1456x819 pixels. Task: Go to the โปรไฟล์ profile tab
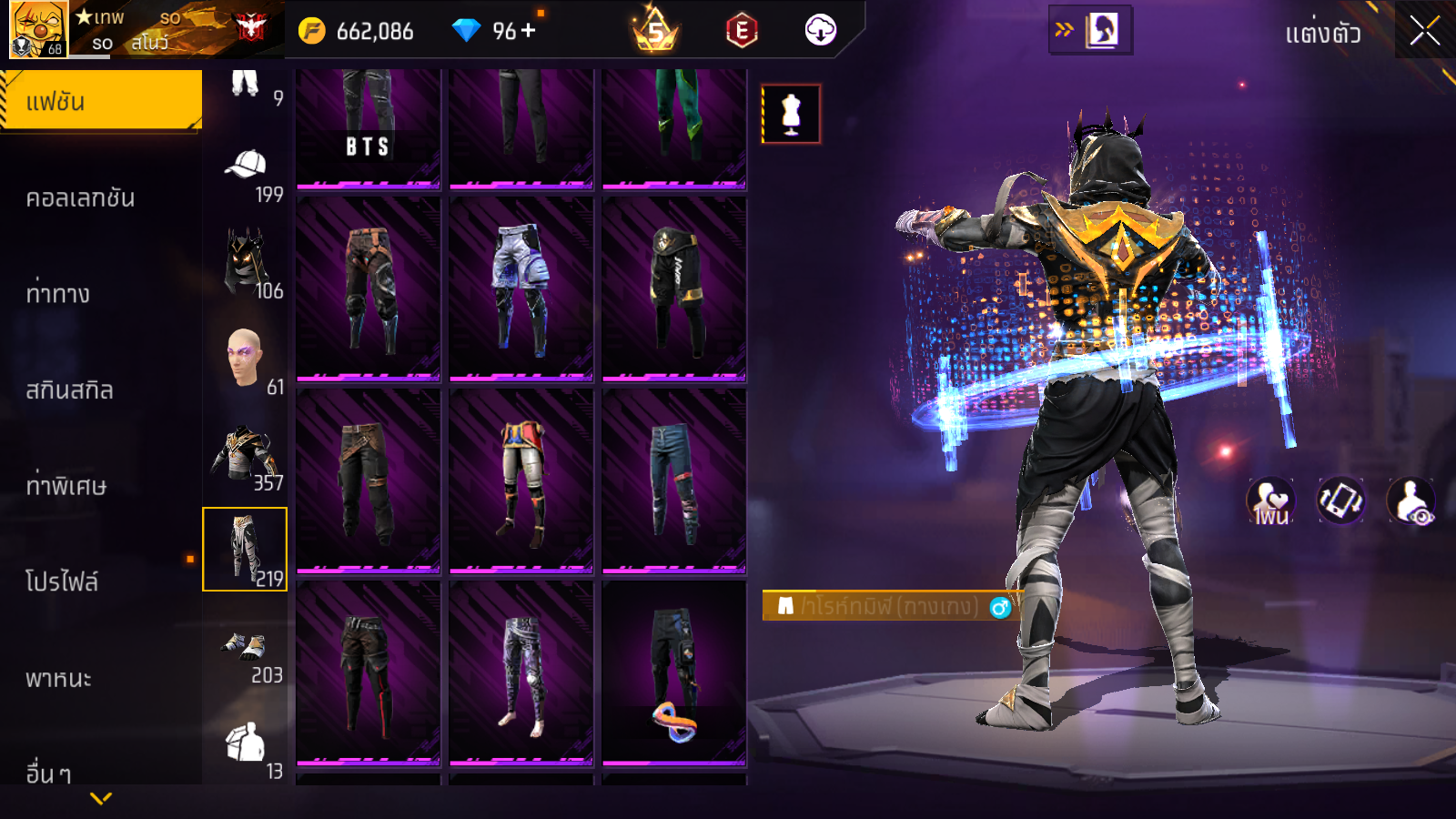pyautogui.click(x=62, y=581)
